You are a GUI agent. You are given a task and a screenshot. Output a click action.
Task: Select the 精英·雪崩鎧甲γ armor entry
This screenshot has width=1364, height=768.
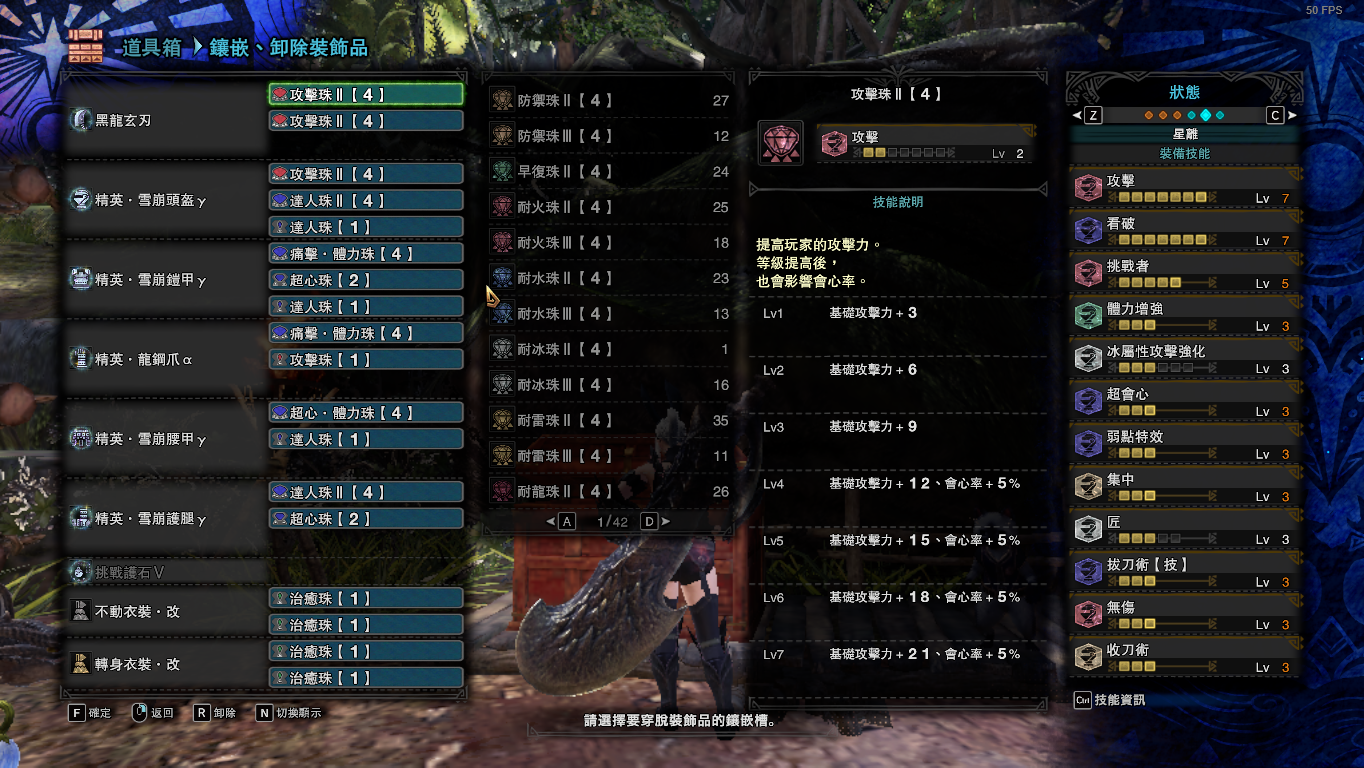click(150, 280)
